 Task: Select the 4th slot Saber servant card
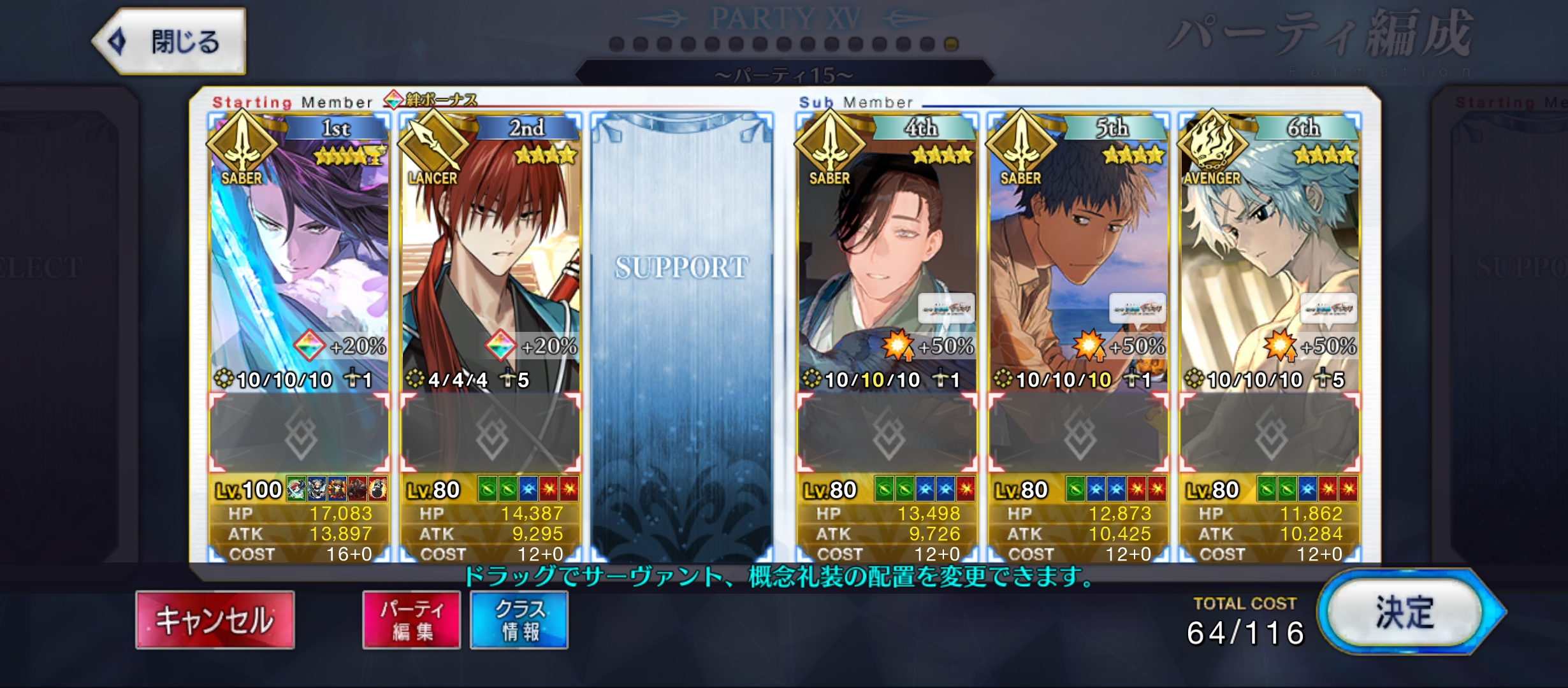coord(887,255)
